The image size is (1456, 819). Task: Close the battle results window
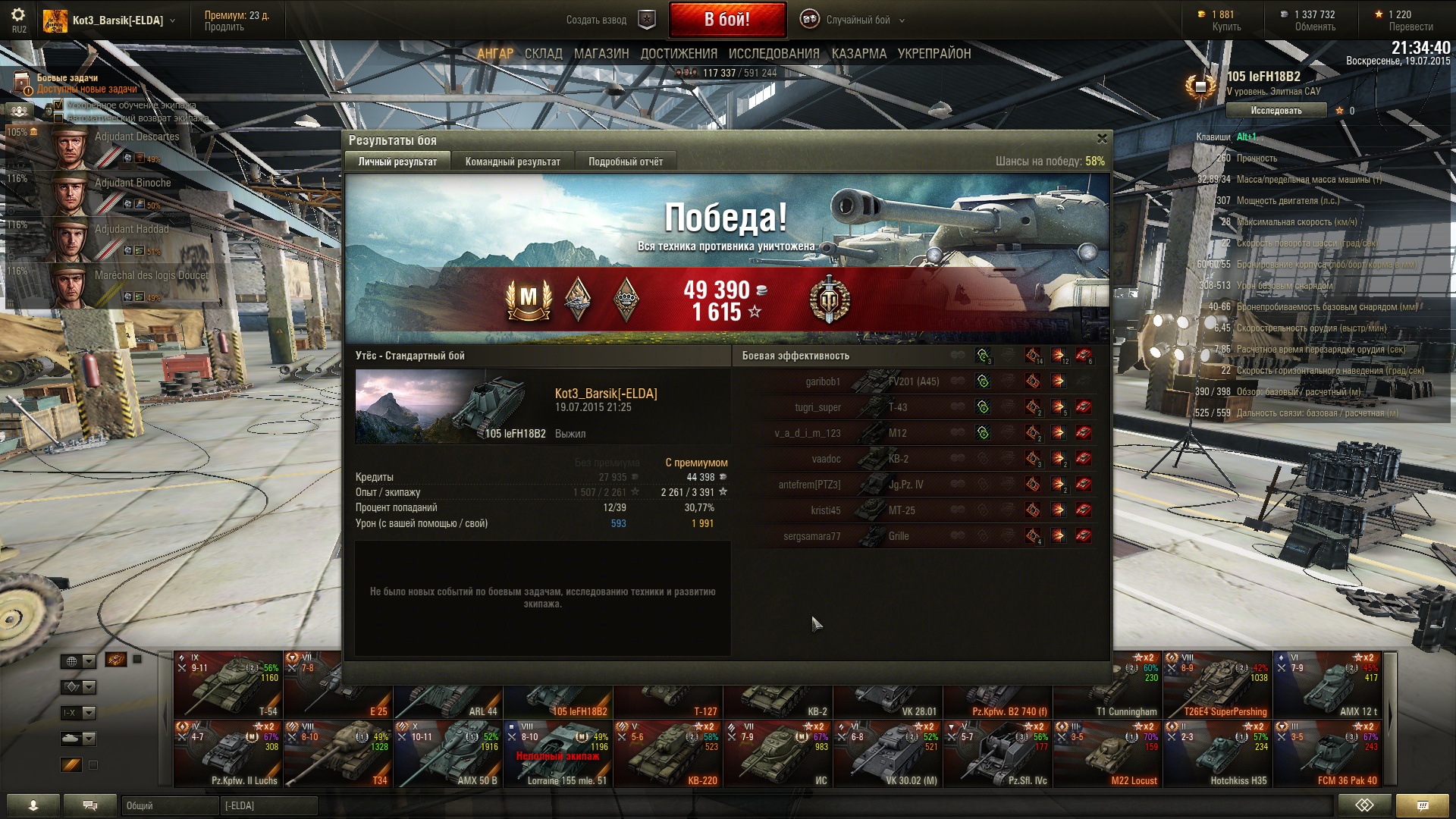coord(1102,139)
